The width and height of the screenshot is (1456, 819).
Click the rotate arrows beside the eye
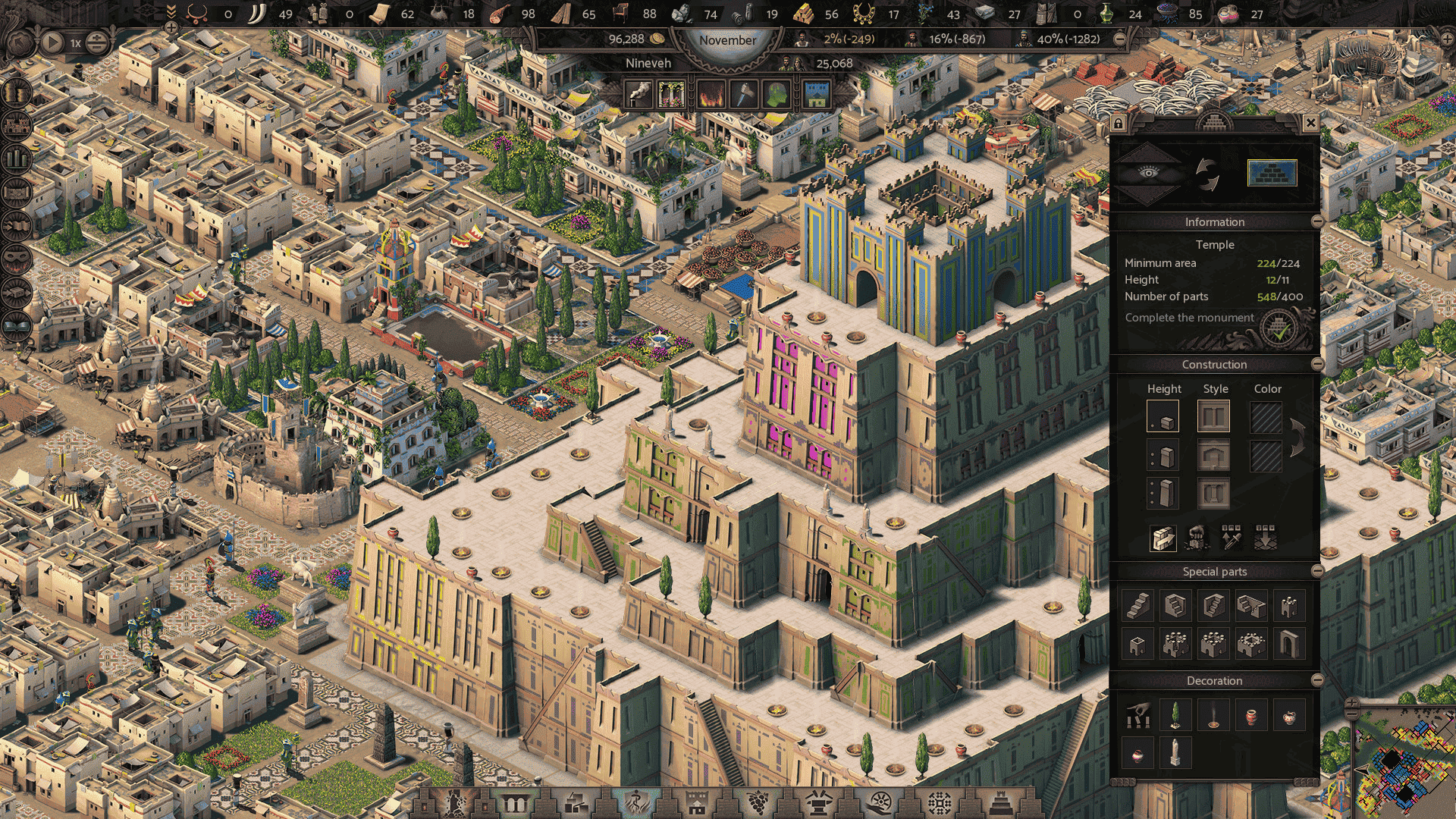point(1207,174)
